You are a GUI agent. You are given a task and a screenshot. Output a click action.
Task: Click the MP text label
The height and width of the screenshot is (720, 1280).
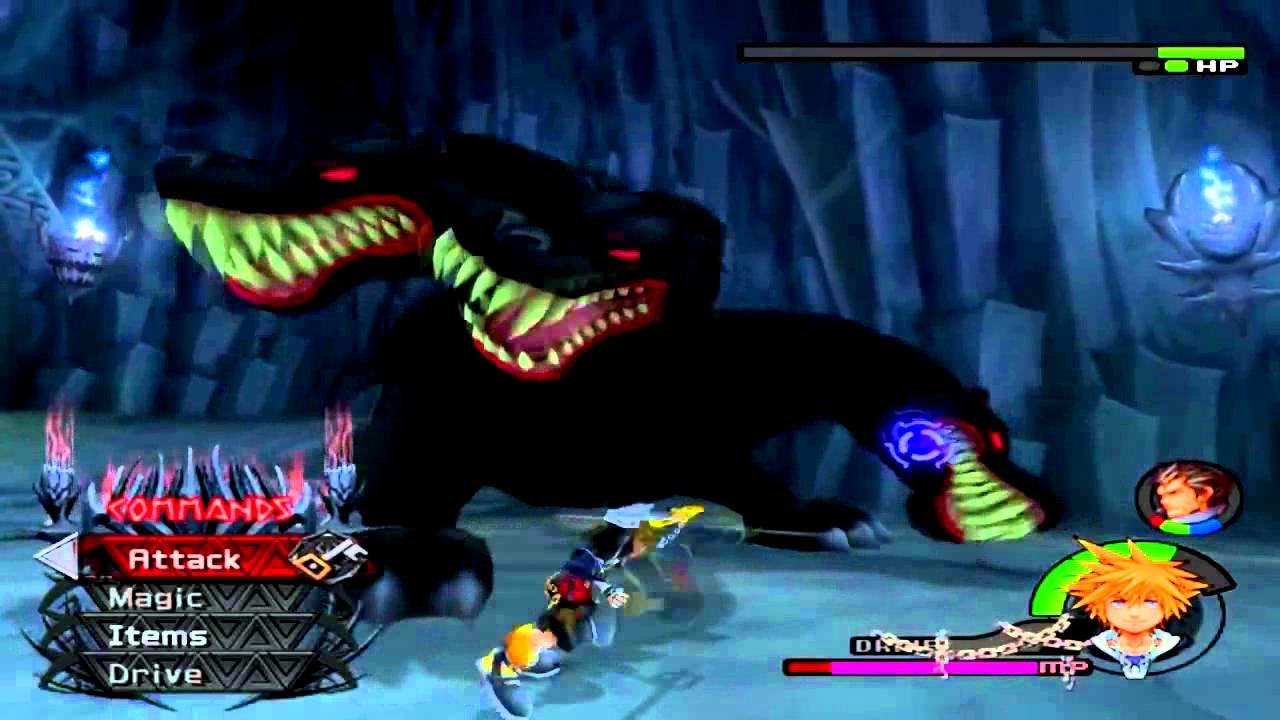tap(1063, 666)
